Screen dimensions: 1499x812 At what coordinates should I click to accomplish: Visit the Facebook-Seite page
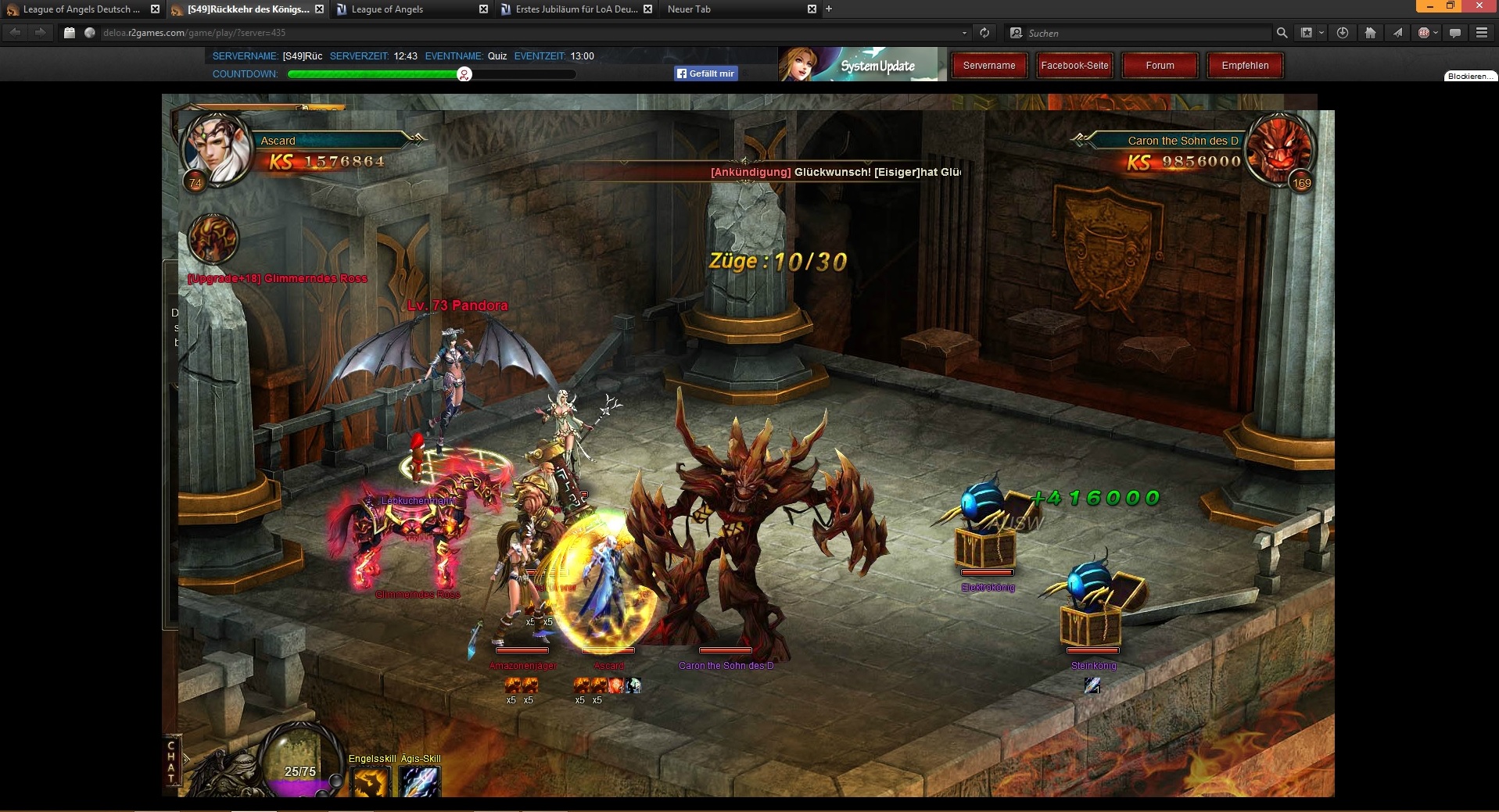tap(1074, 66)
